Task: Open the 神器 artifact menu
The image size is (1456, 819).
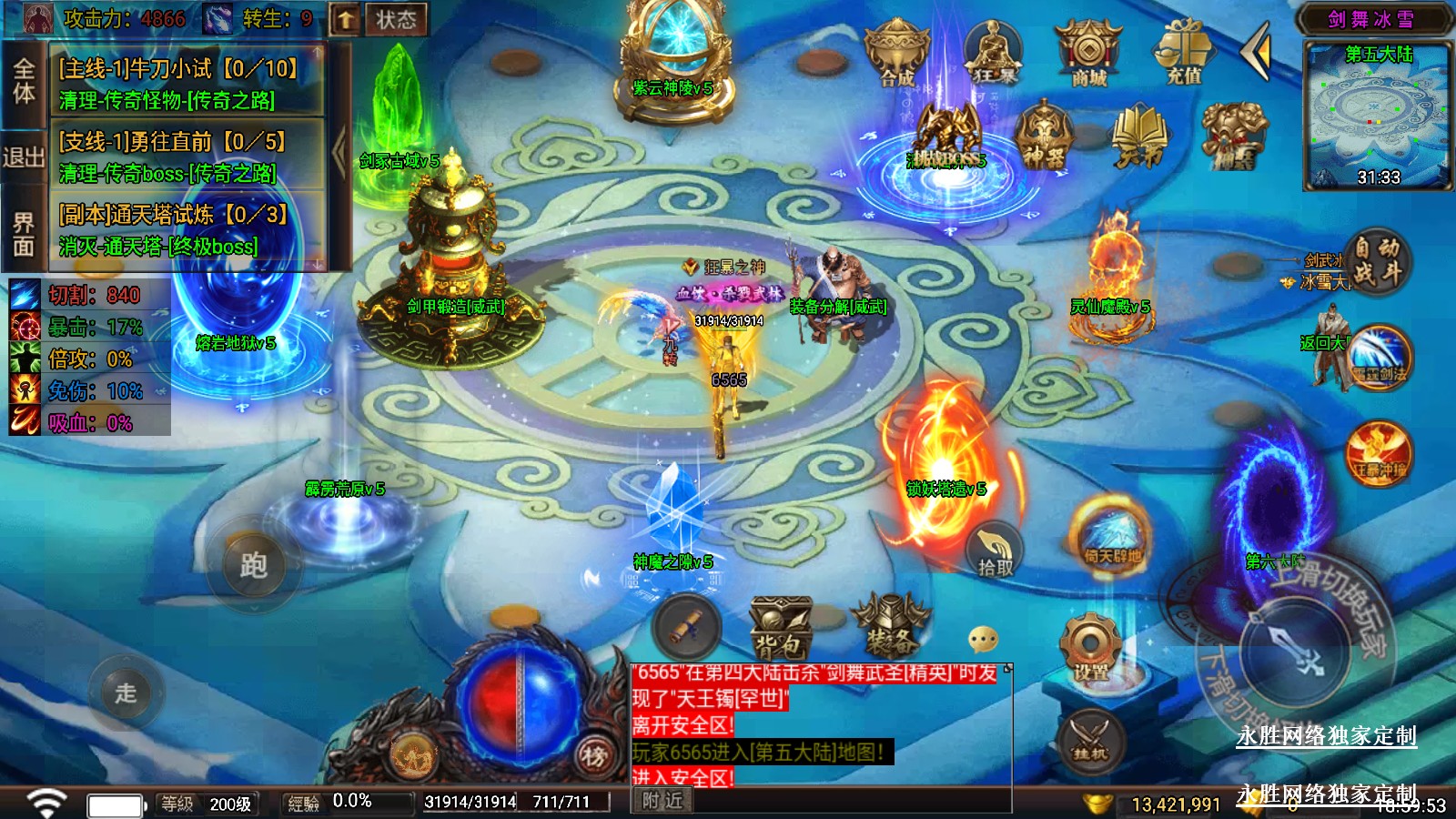Action: pos(1044,136)
